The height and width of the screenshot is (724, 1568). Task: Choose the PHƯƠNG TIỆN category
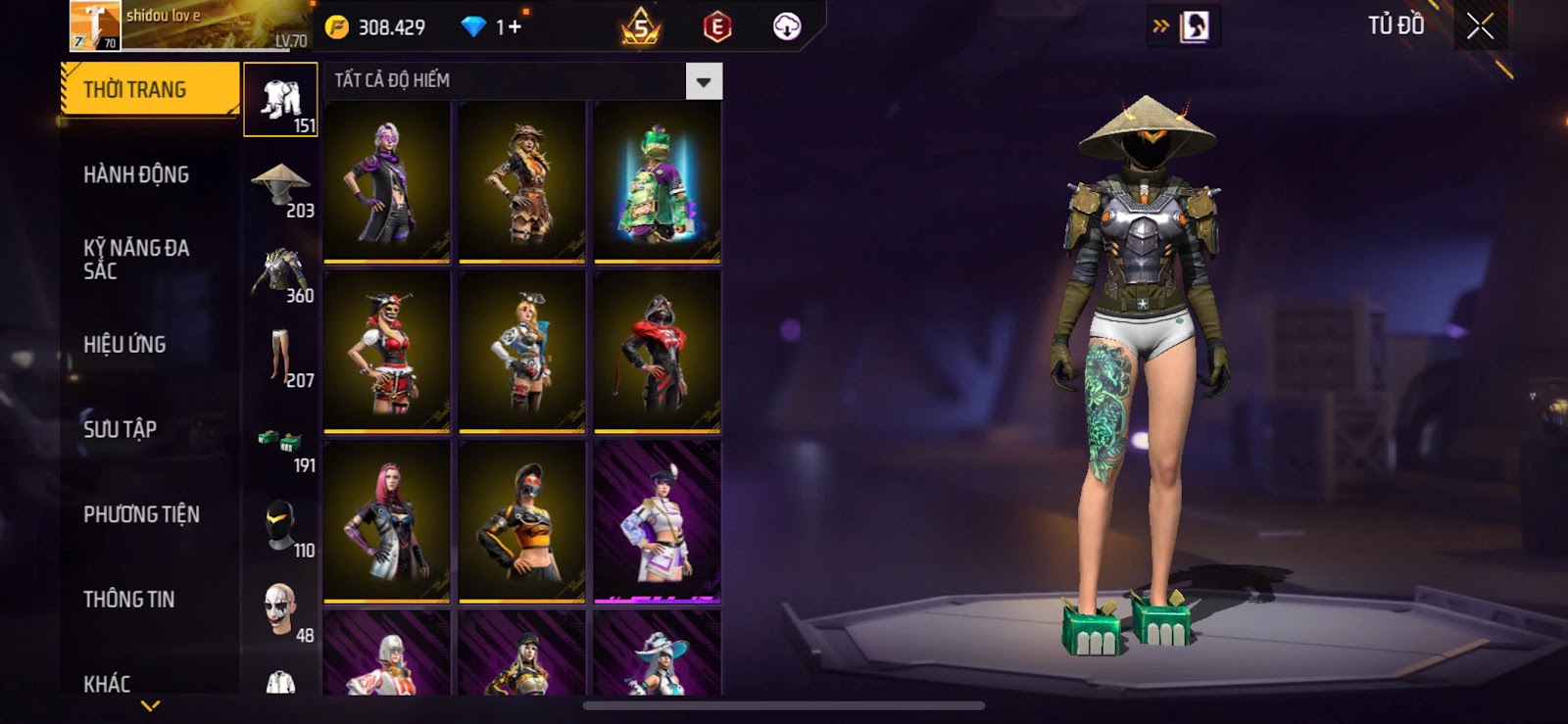pos(141,514)
